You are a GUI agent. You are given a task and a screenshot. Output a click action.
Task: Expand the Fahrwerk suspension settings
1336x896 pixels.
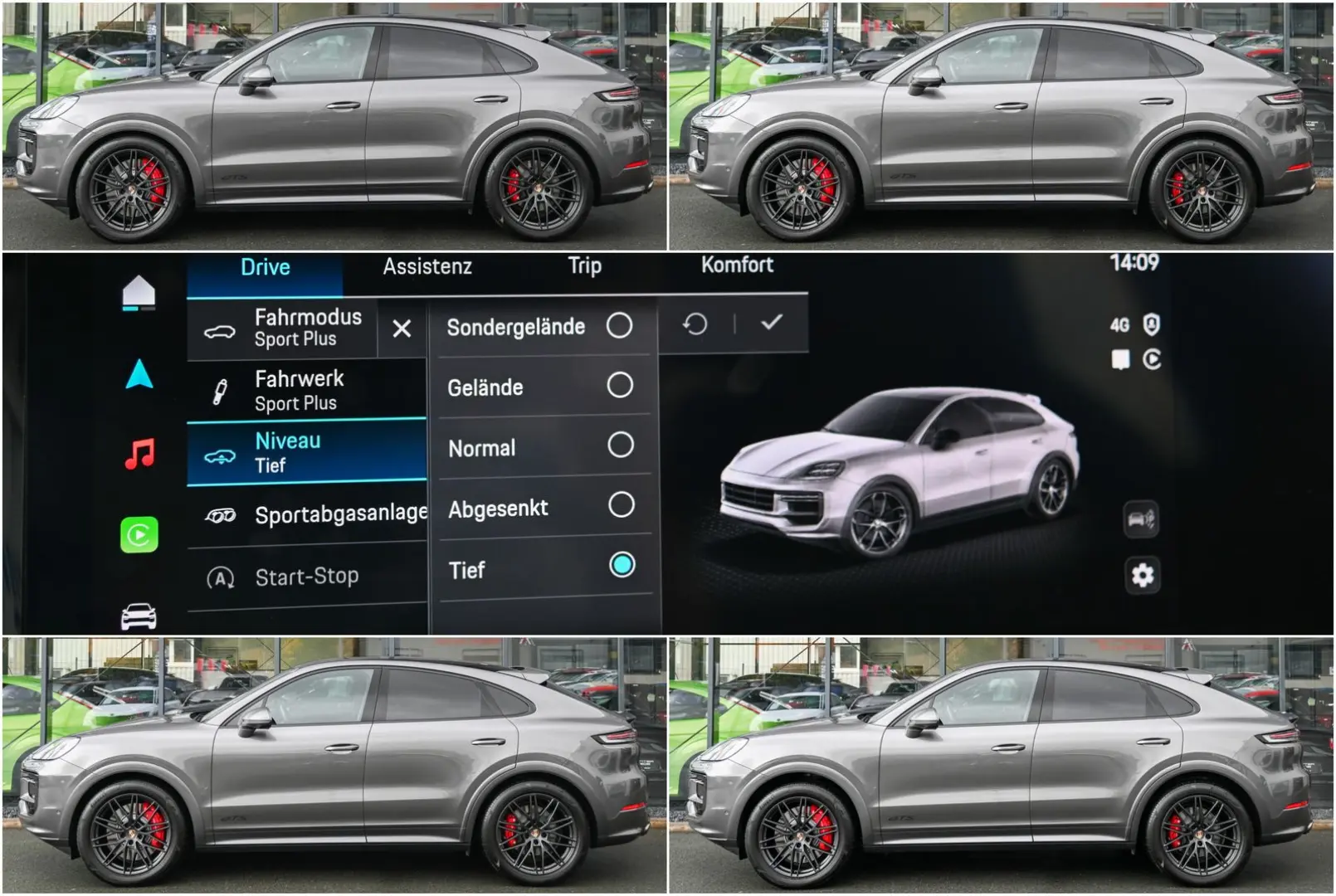tap(299, 390)
